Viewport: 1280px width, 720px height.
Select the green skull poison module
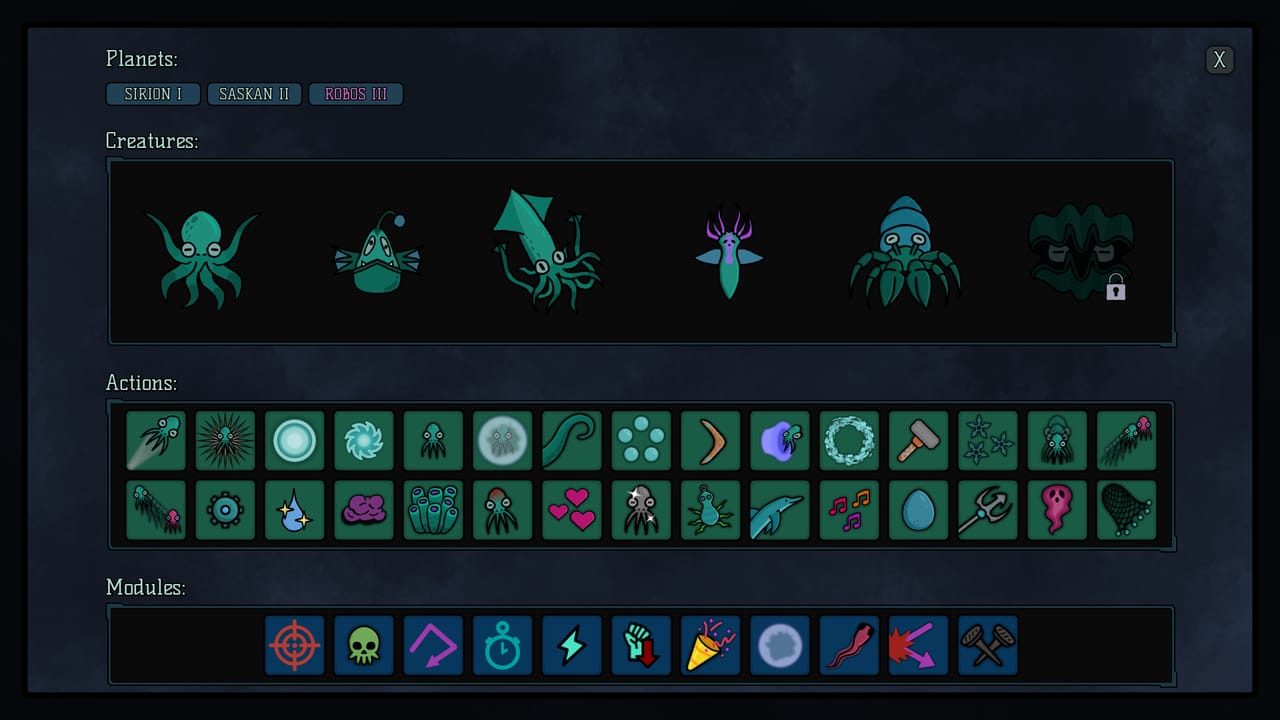click(363, 645)
